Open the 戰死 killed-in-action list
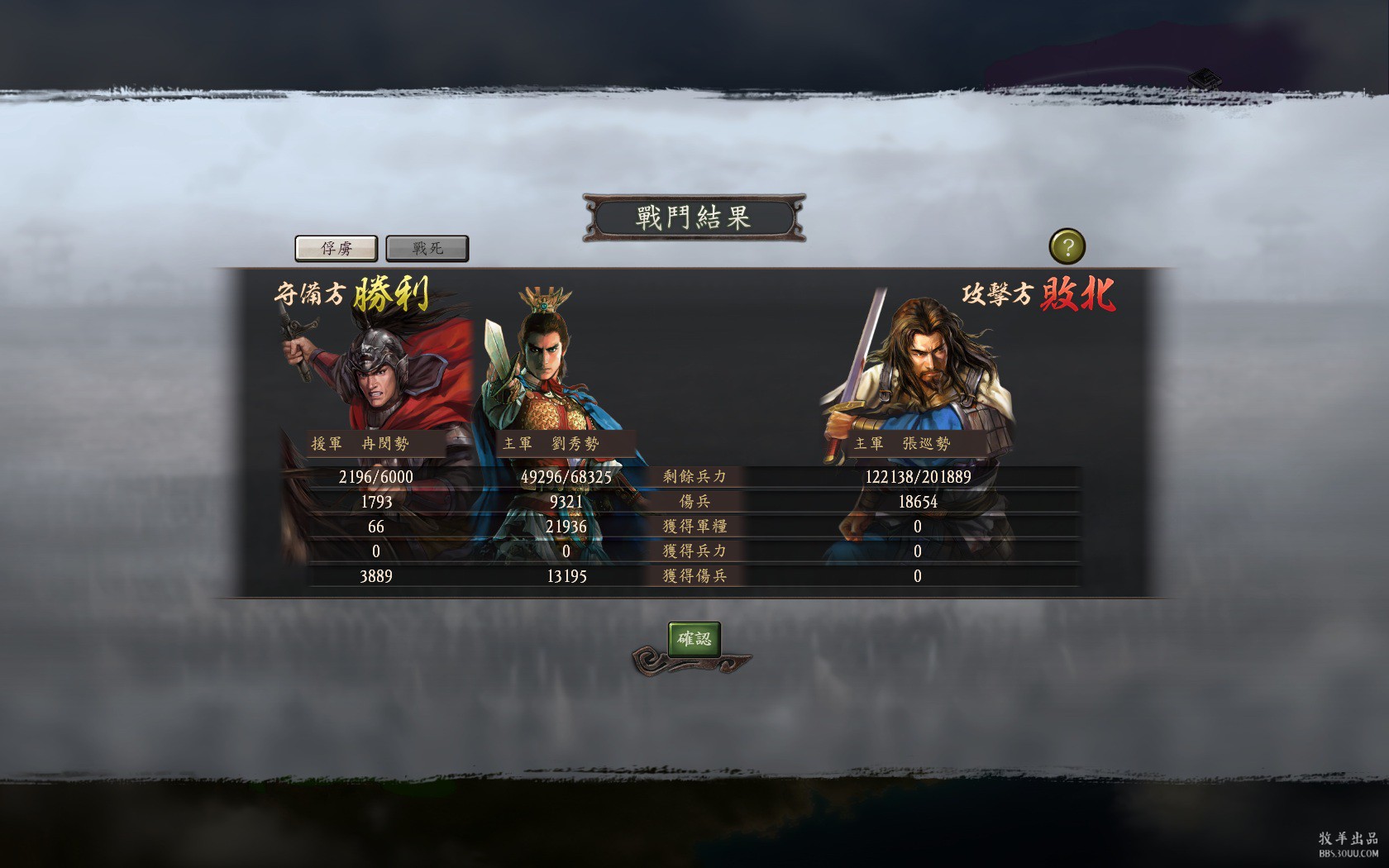 pos(427,248)
